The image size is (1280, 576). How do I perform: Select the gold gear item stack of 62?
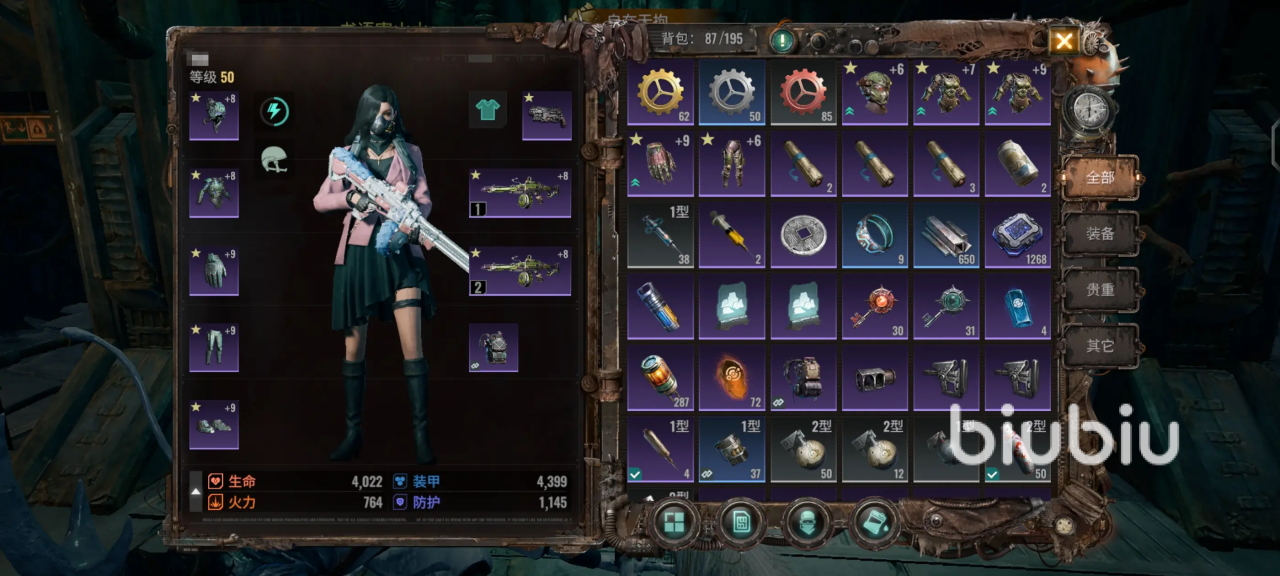[660, 92]
